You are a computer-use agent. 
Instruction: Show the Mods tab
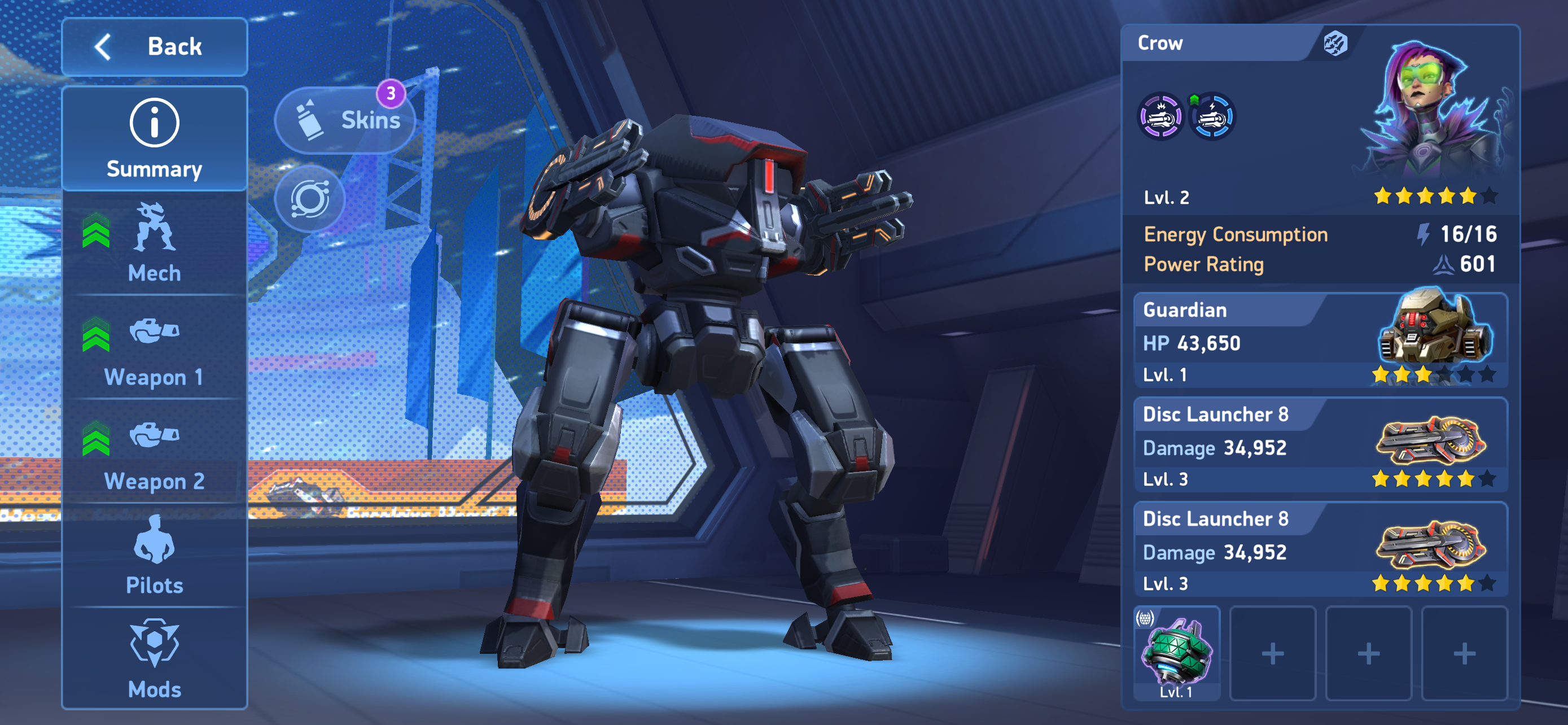(154, 660)
